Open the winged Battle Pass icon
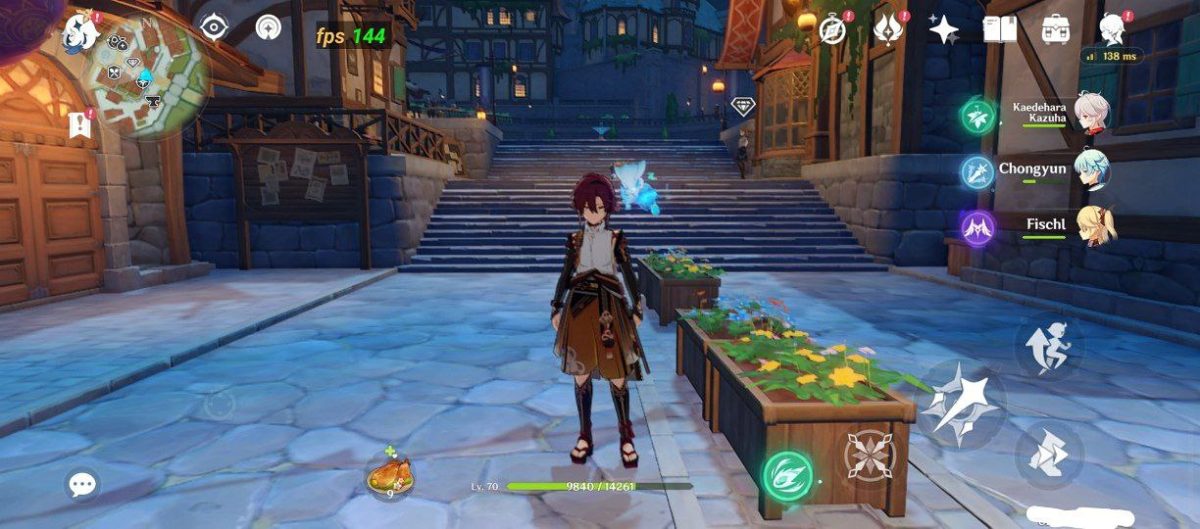1200x529 pixels. pos(887,29)
